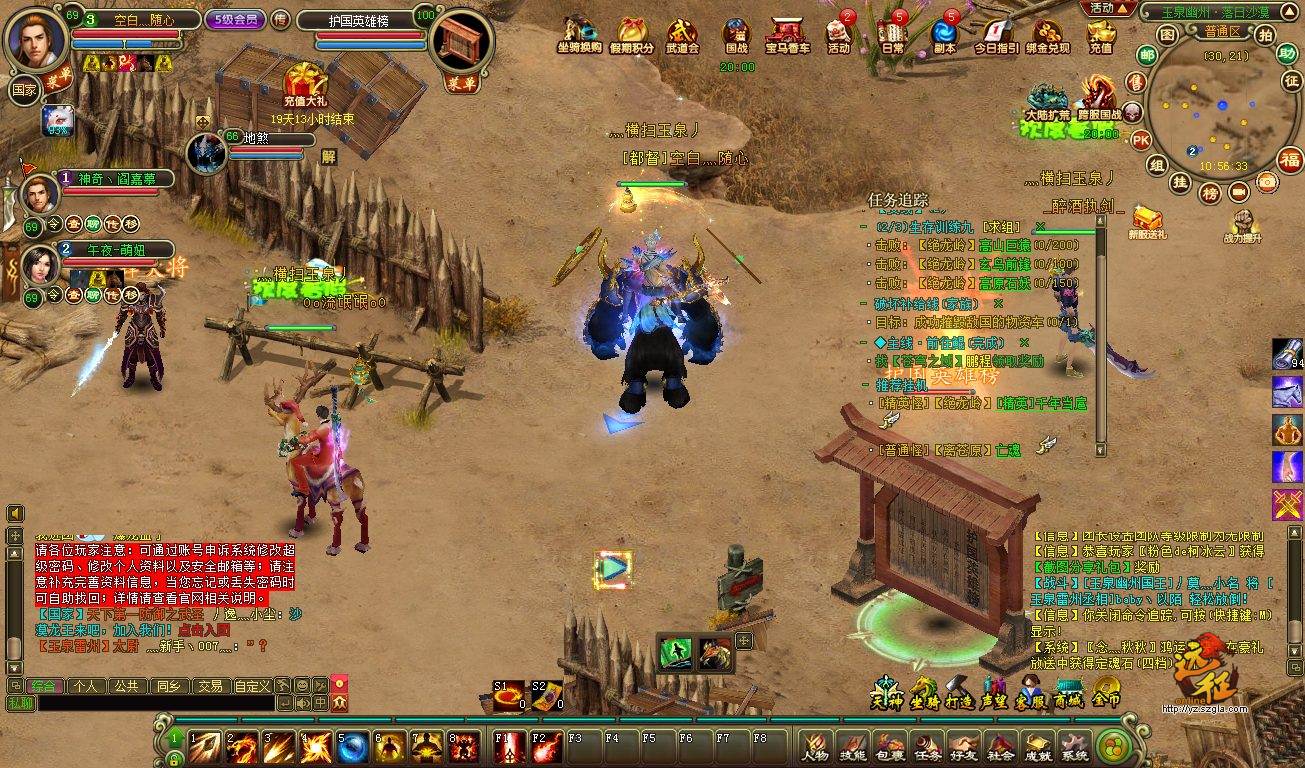
Task: Switch chat to the 交易 trade tab
Action: pyautogui.click(x=209, y=686)
